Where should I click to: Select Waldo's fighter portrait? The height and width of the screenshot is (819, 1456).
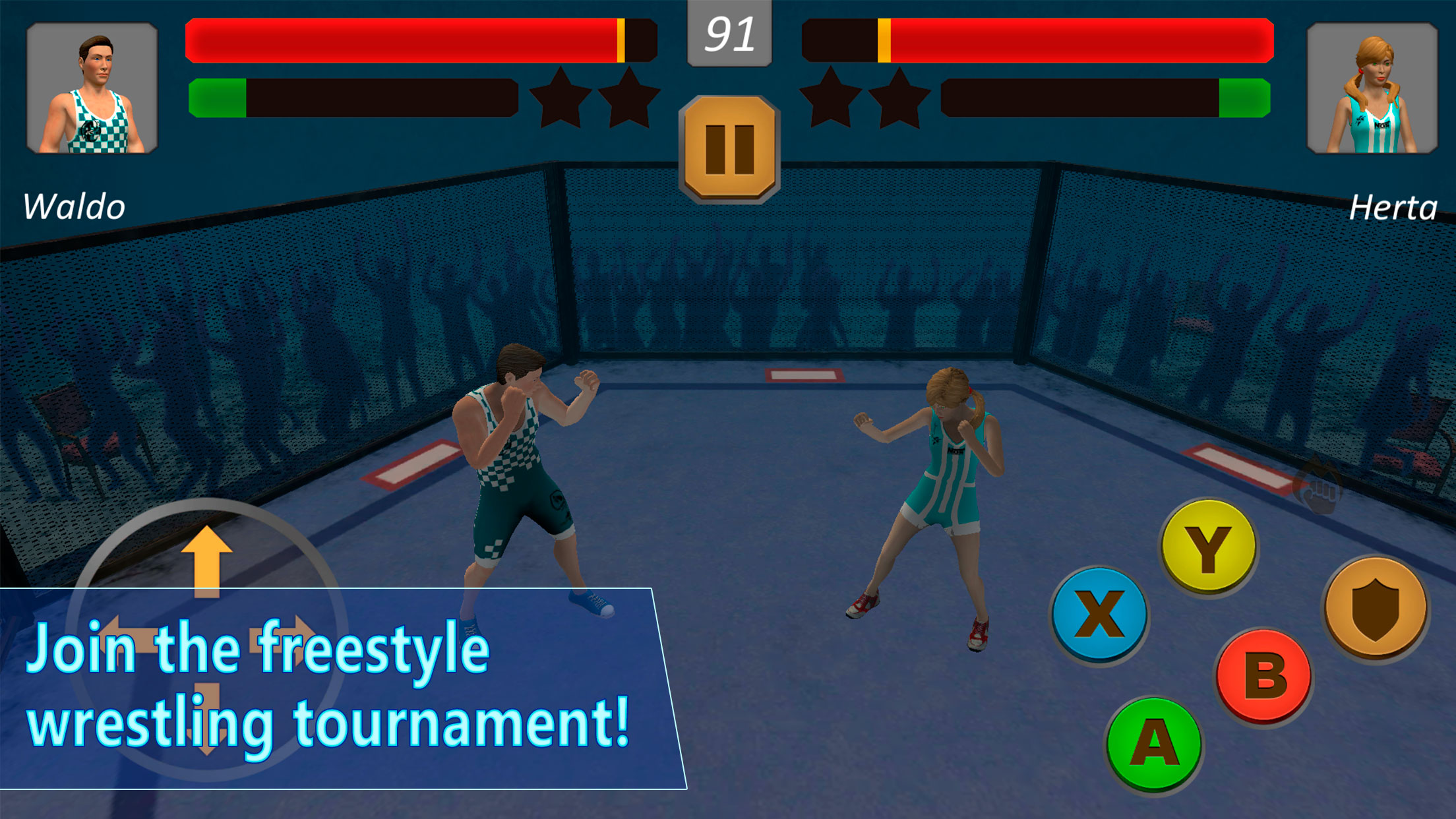(x=92, y=88)
